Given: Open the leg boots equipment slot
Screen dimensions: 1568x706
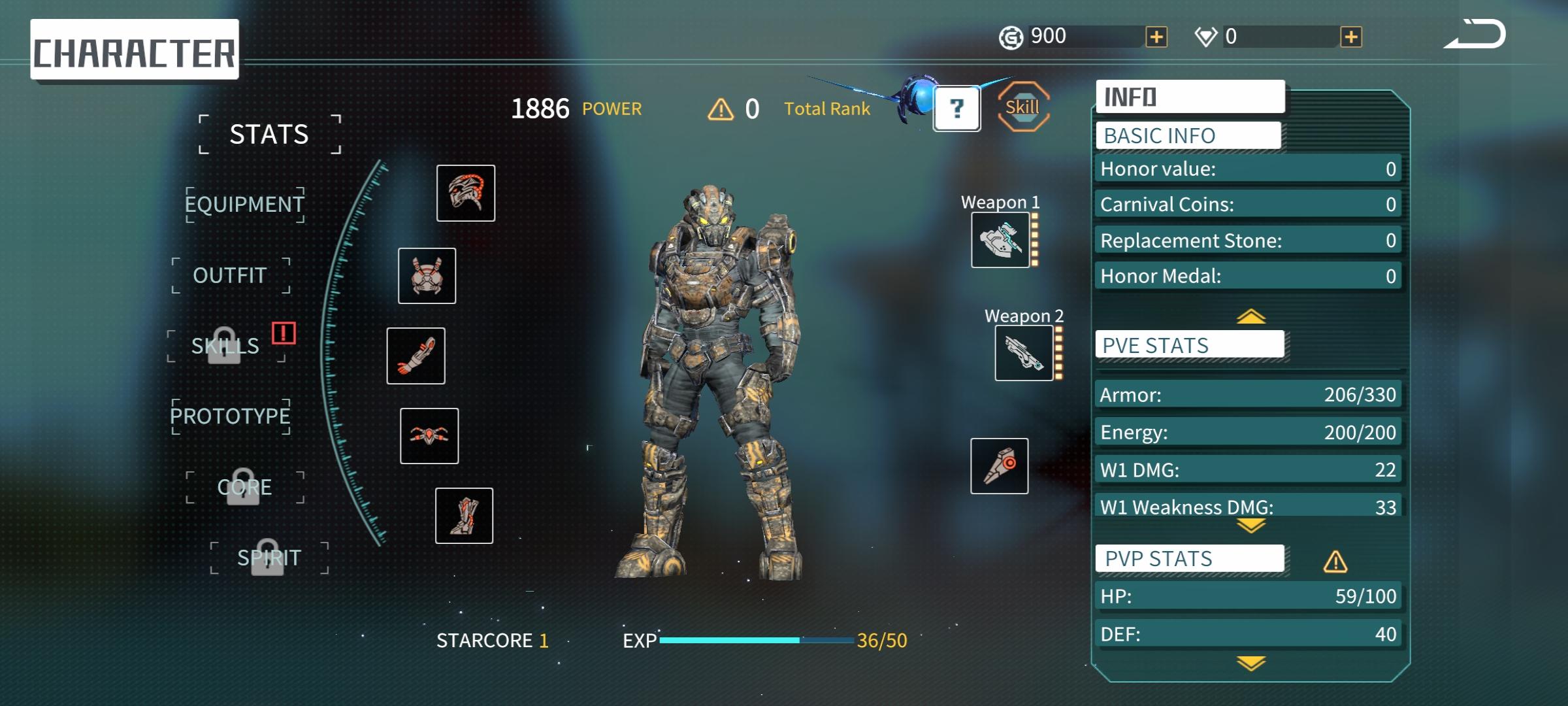Looking at the screenshot, I should (465, 516).
